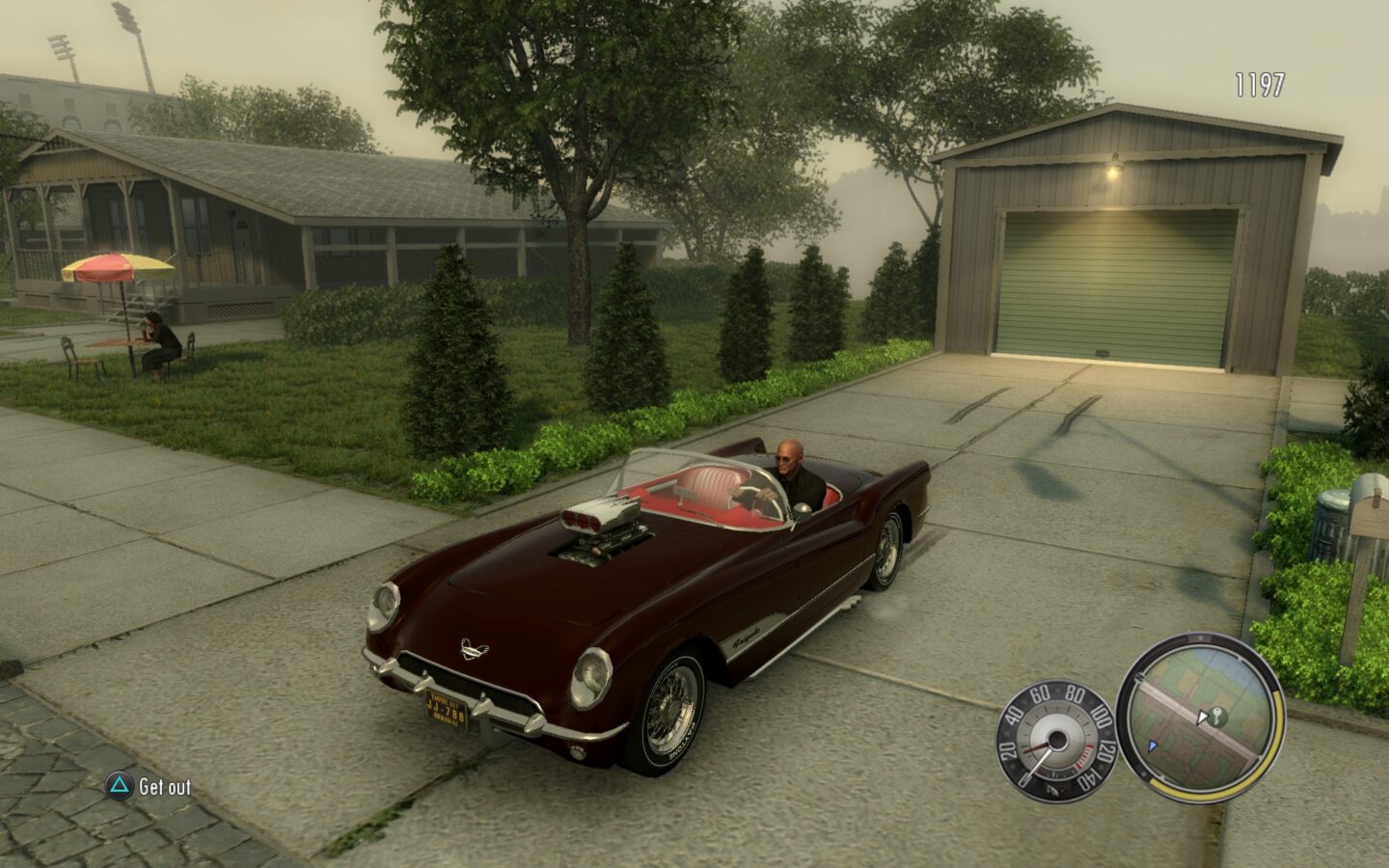This screenshot has height=868, width=1389.
Task: Select the key objective icon on the minimap
Action: [x=1217, y=715]
